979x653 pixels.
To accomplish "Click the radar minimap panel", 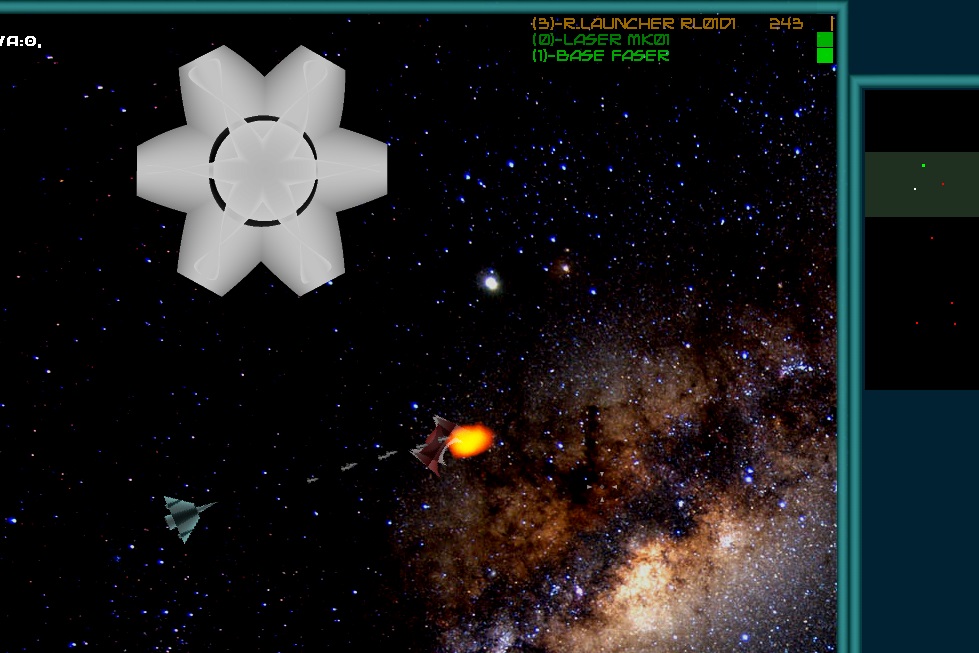I will (921, 240).
